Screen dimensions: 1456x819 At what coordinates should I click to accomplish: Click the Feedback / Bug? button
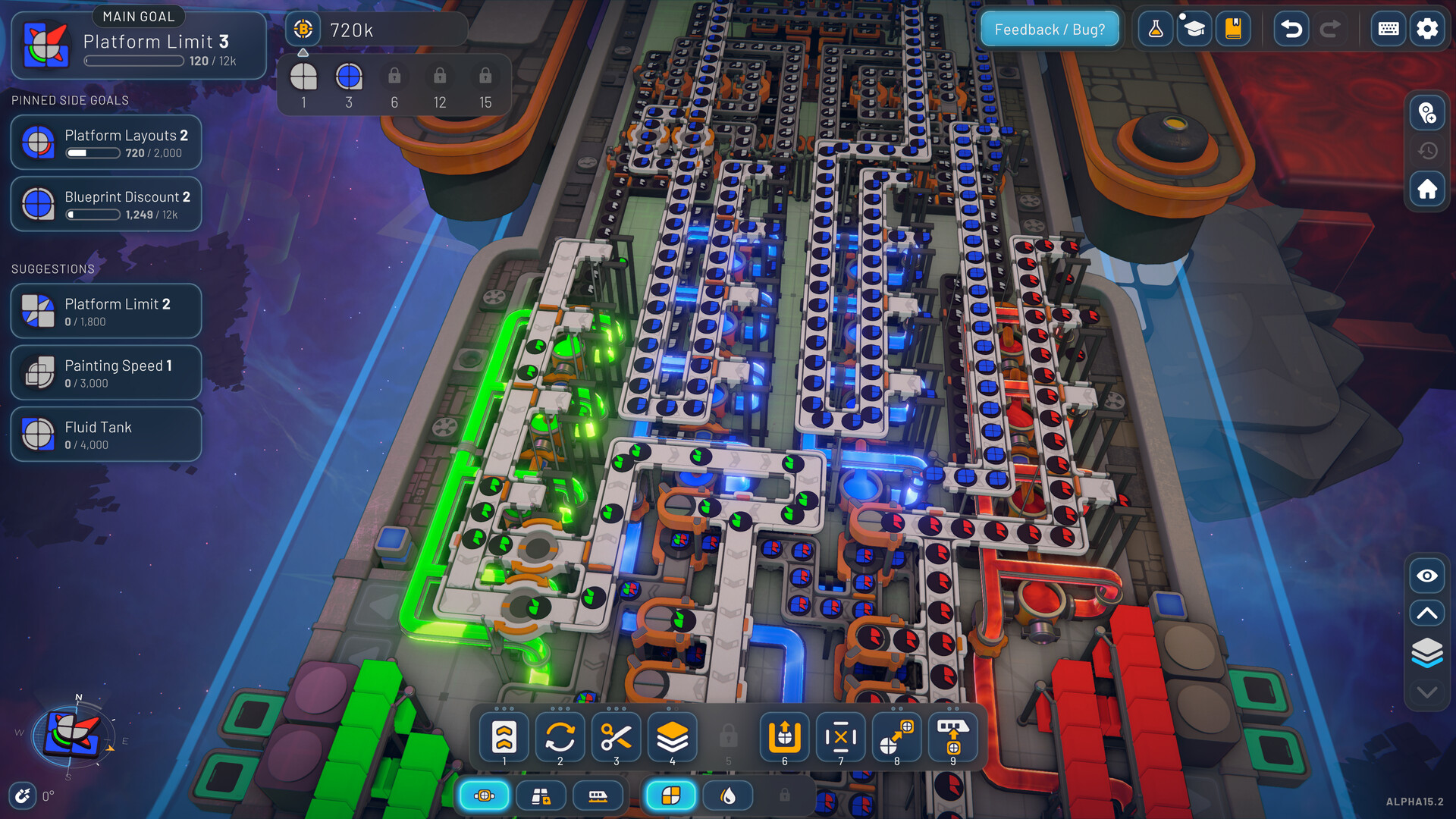coord(1050,29)
